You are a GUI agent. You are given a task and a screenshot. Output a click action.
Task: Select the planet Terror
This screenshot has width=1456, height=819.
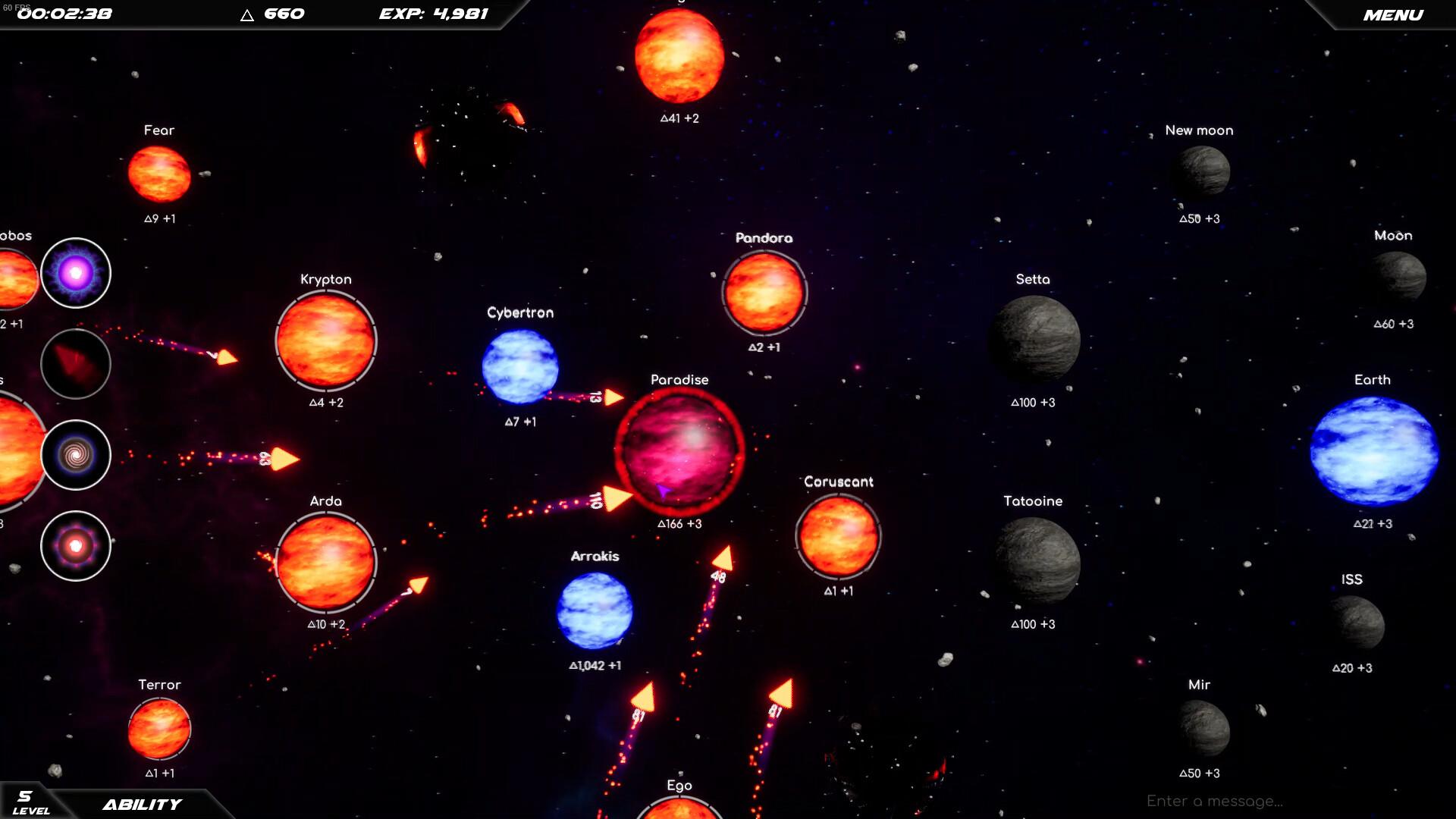(x=159, y=730)
